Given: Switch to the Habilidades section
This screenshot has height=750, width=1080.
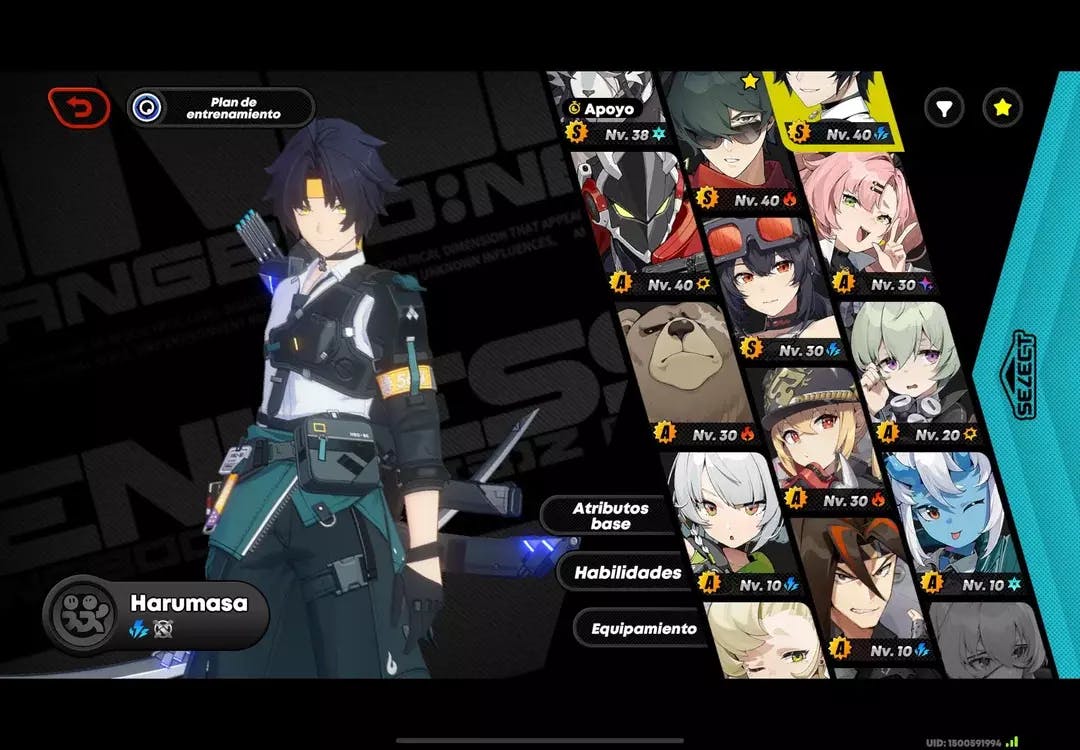Looking at the screenshot, I should [x=627, y=573].
